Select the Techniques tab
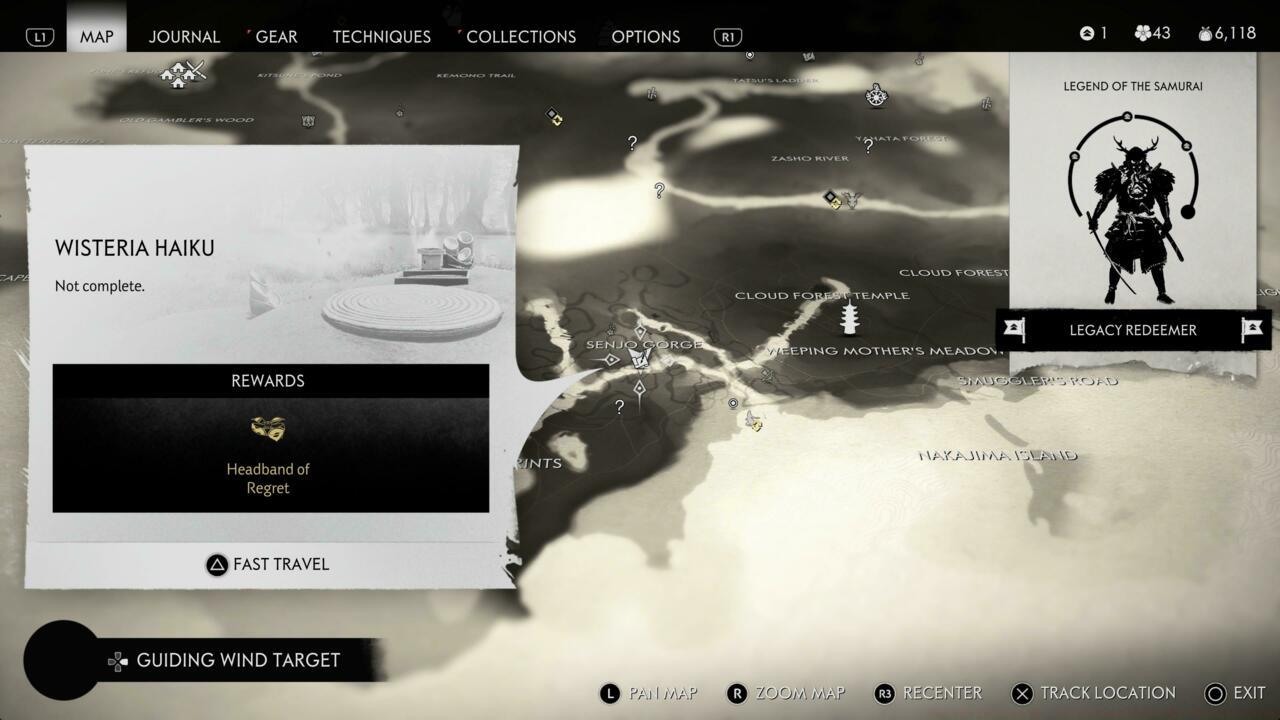 381,36
